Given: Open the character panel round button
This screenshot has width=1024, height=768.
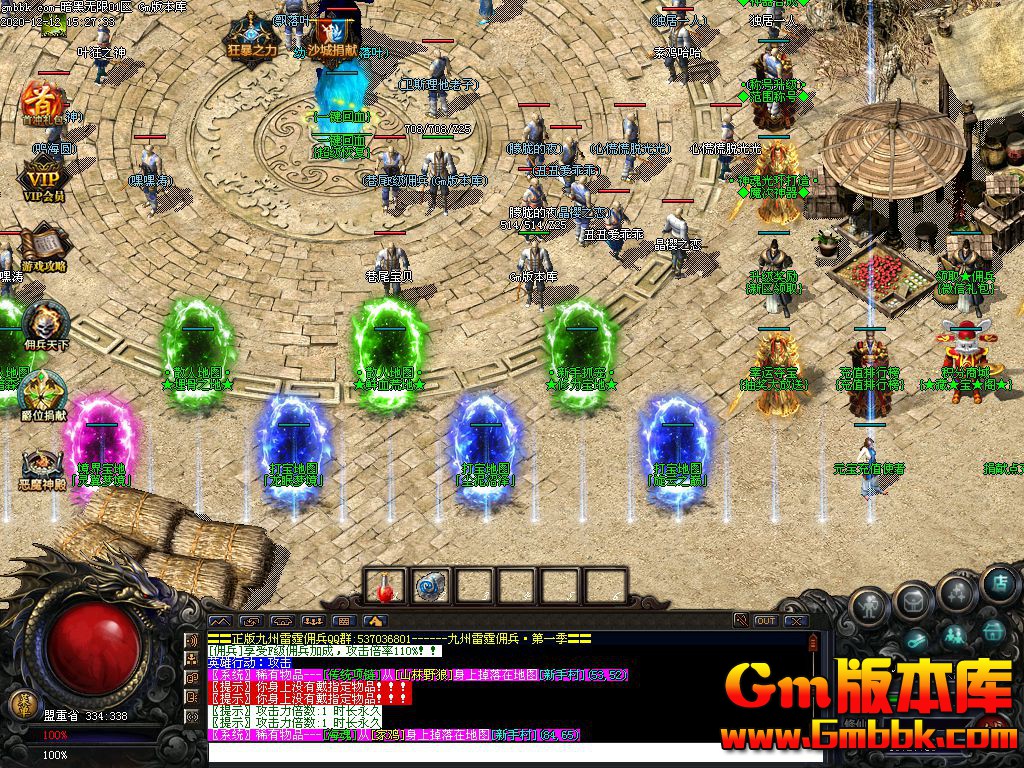Looking at the screenshot, I should pos(869,606).
